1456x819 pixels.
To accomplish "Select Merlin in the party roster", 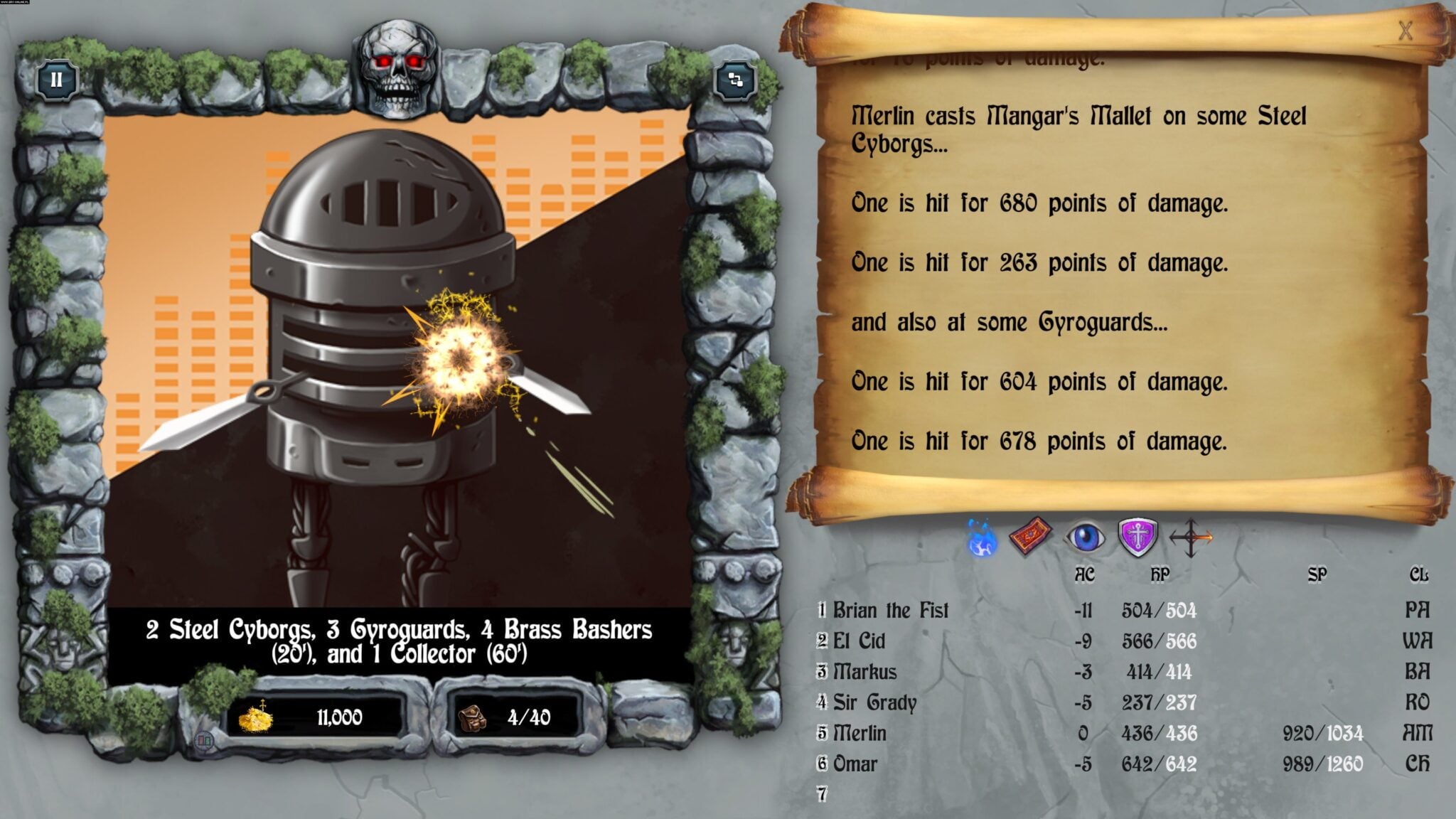I will tap(860, 733).
